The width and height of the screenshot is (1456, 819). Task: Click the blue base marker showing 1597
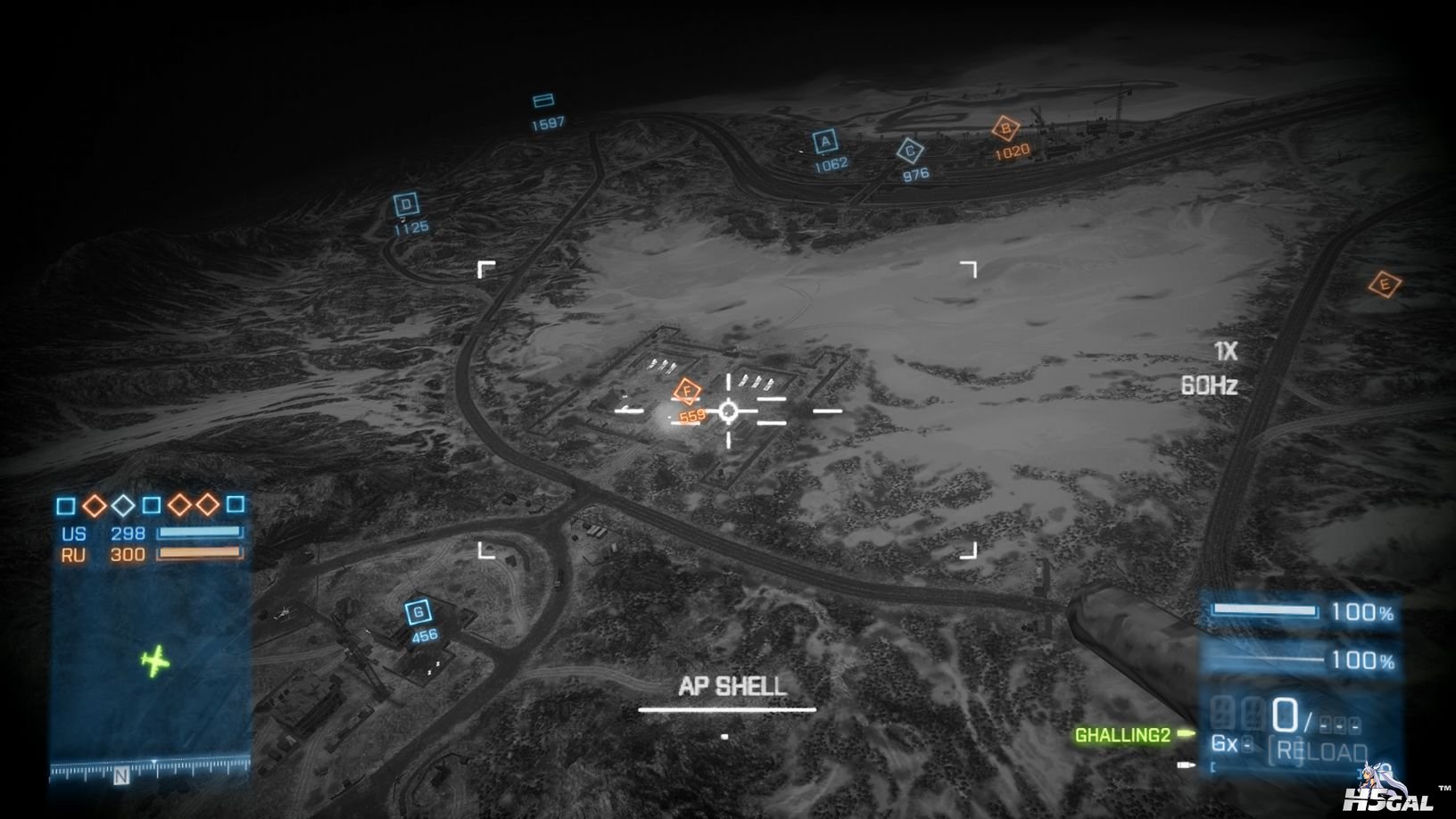click(x=543, y=101)
